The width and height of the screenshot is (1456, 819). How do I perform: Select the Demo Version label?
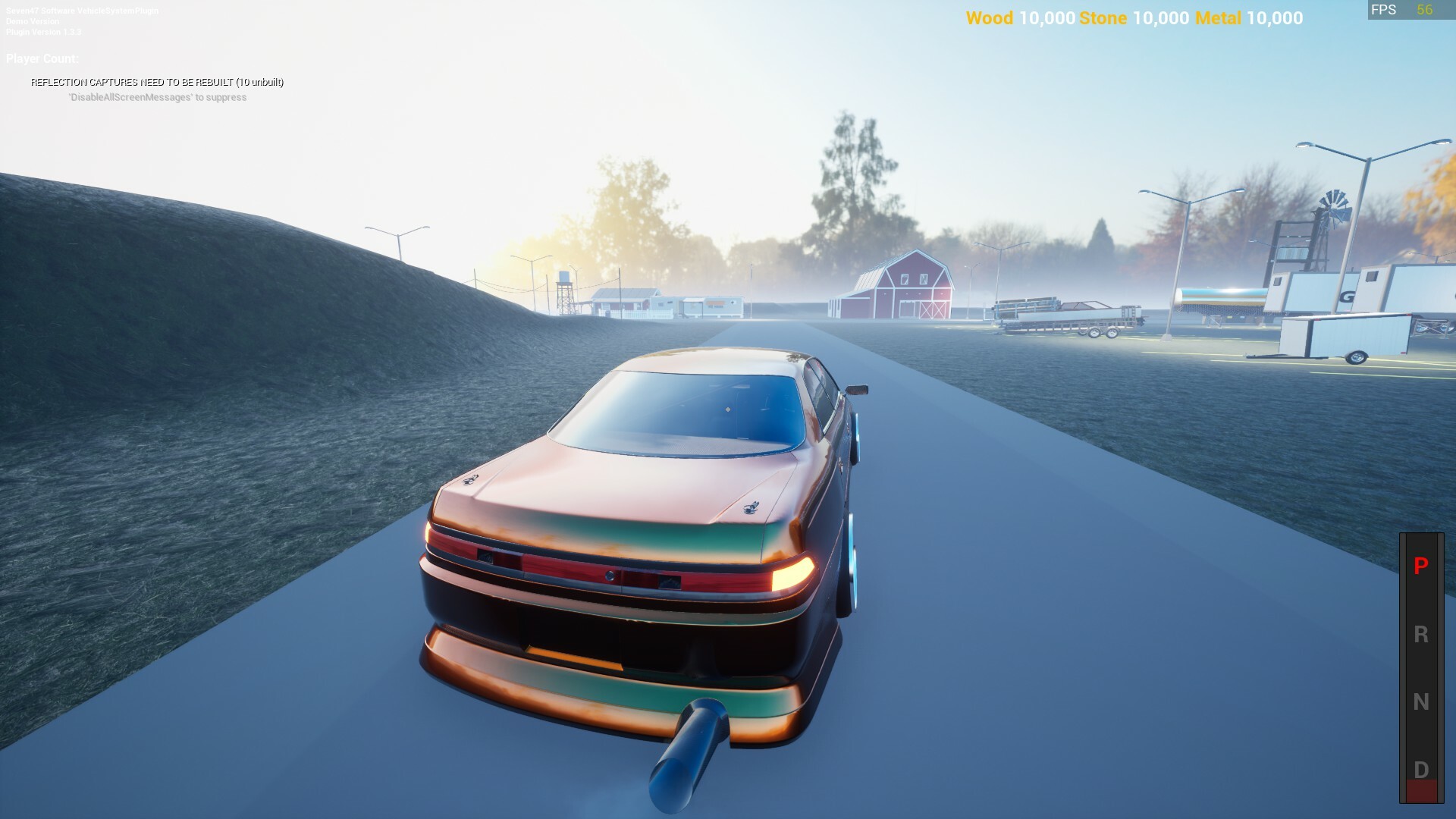pyautogui.click(x=32, y=22)
